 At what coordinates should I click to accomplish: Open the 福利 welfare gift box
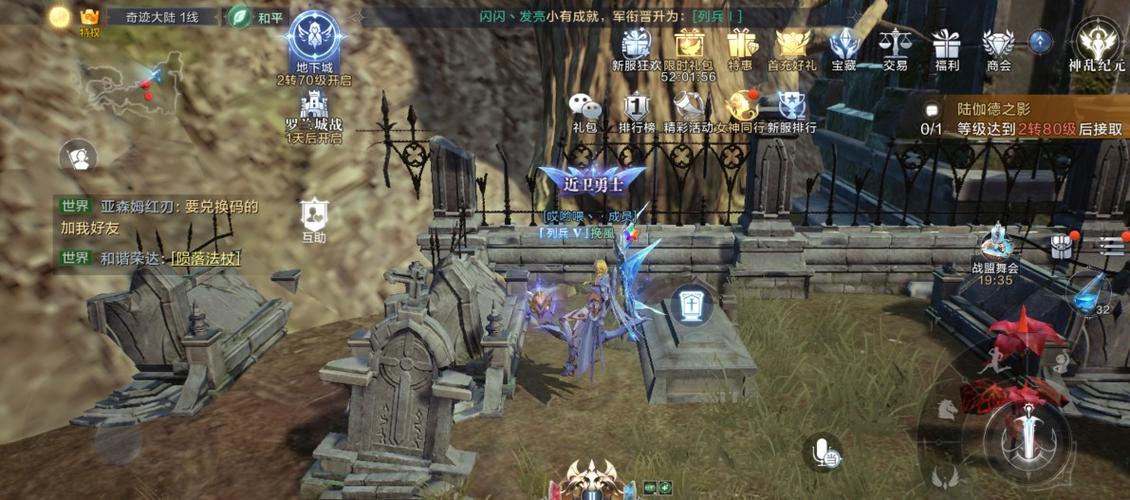(x=946, y=46)
